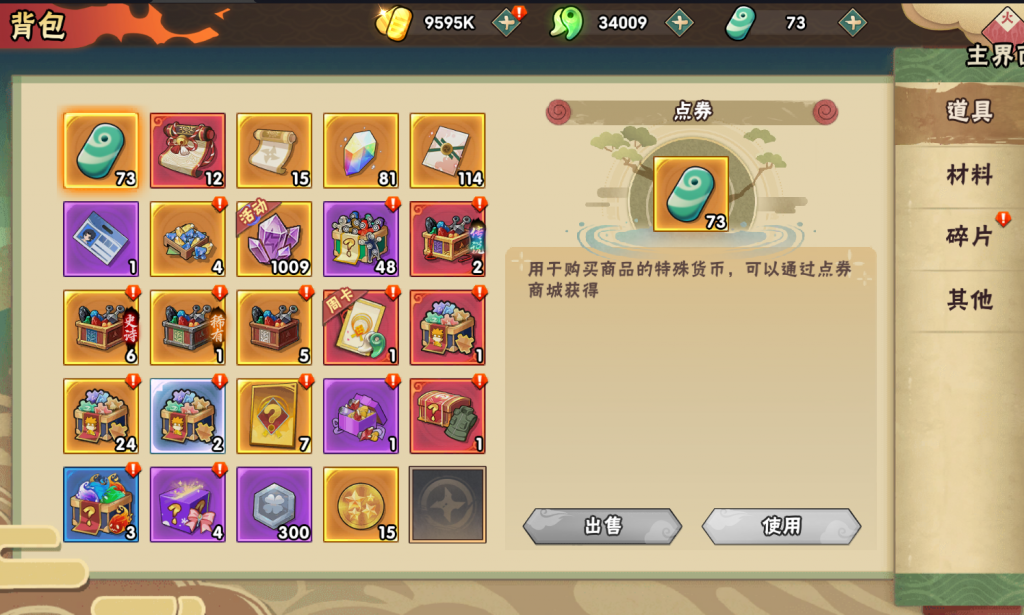Viewport: 1024px width, 615px height.
Task: Use the item with the 使用 button
Action: pos(781,526)
